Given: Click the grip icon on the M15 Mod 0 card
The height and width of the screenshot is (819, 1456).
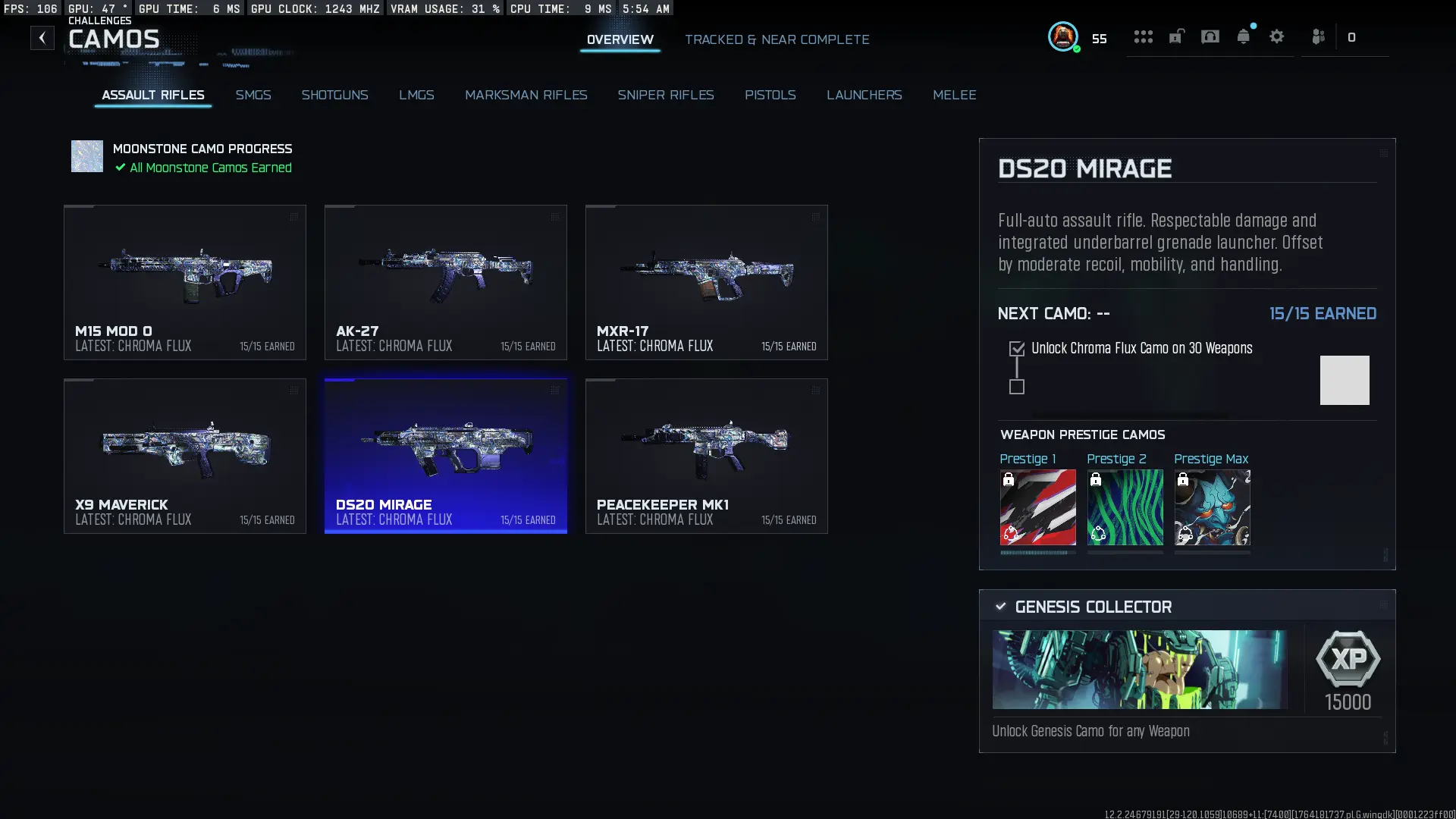Looking at the screenshot, I should point(294,216).
